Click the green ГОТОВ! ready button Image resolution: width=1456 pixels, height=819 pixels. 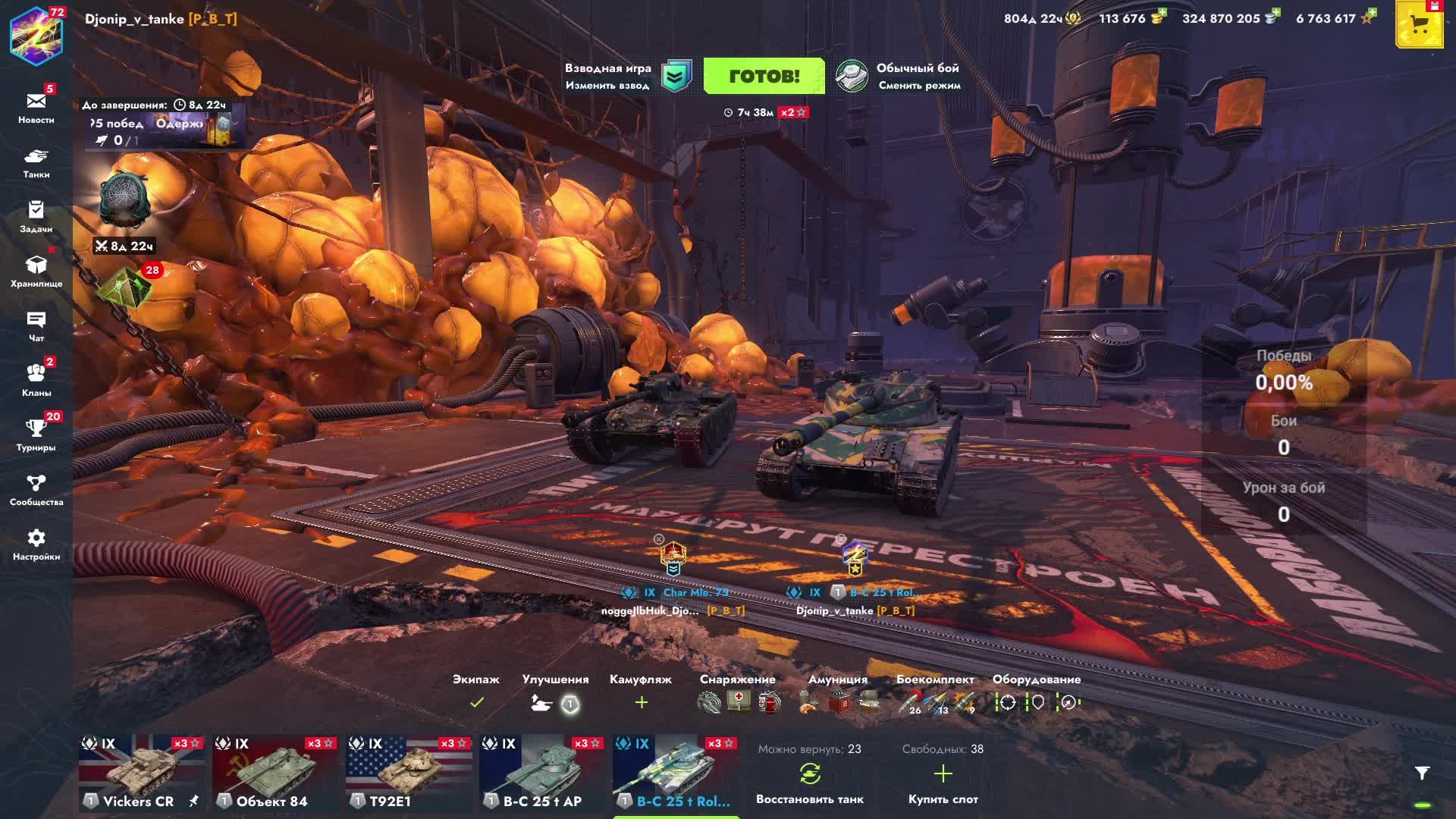click(x=764, y=76)
